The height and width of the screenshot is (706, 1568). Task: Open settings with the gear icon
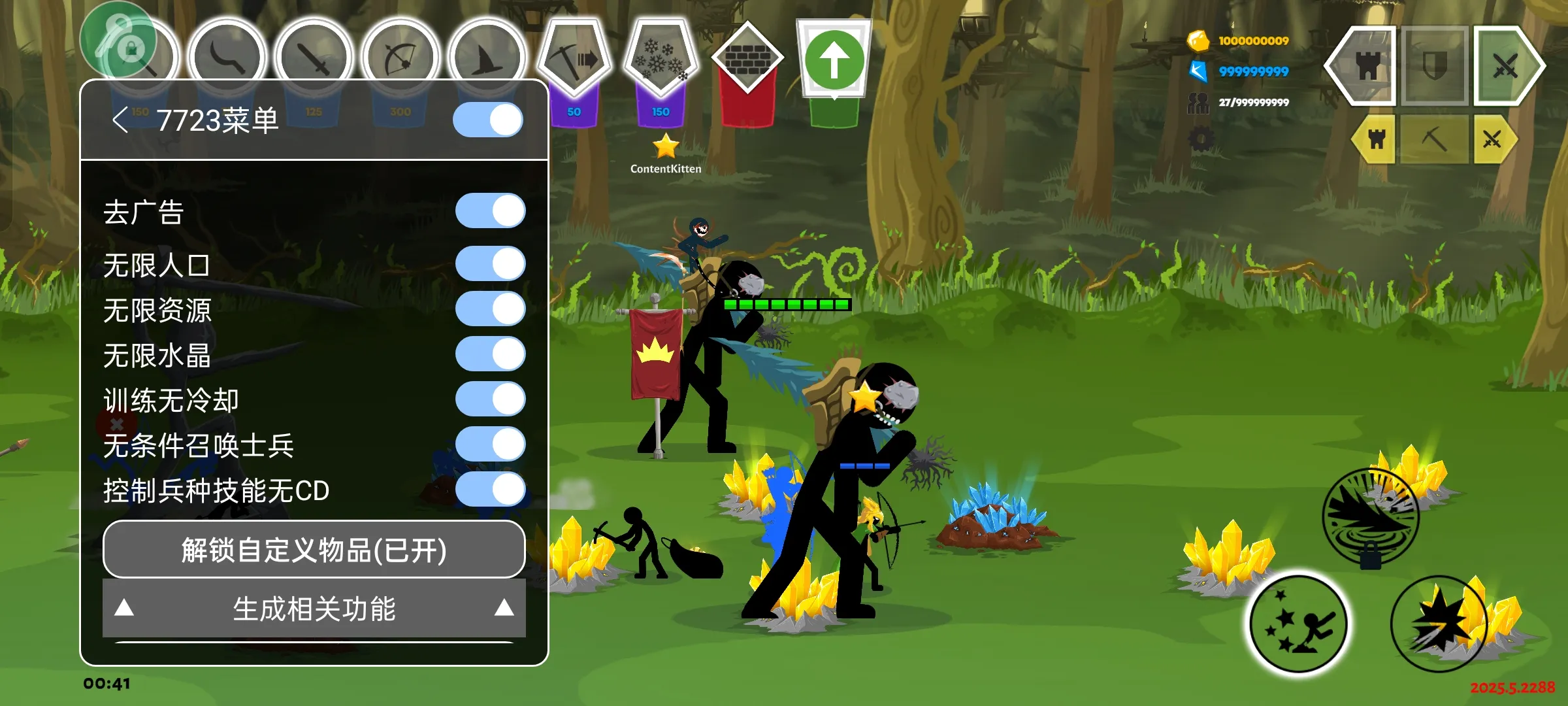coord(1201,139)
